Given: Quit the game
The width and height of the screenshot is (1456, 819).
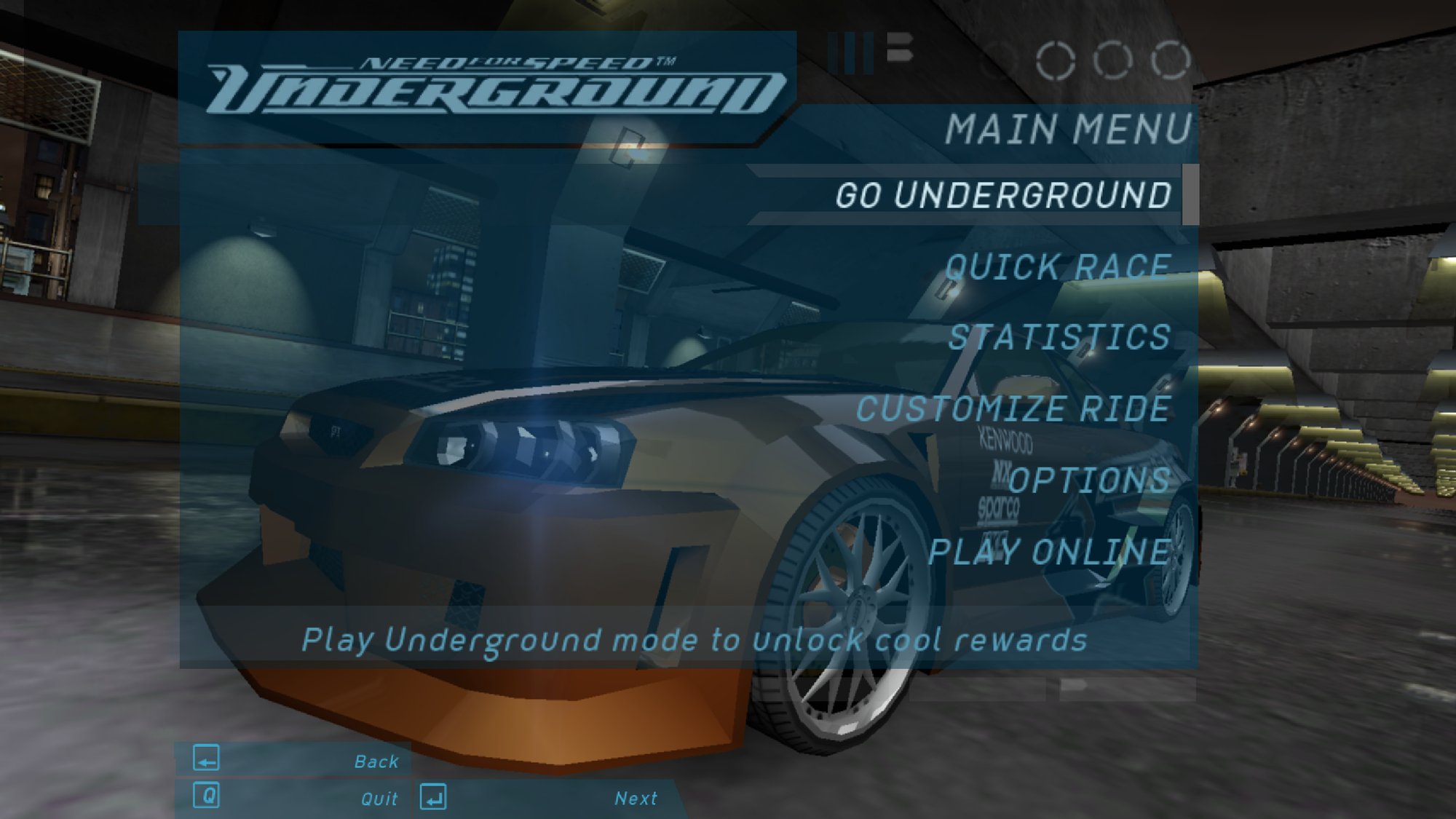Looking at the screenshot, I should coord(295,798).
